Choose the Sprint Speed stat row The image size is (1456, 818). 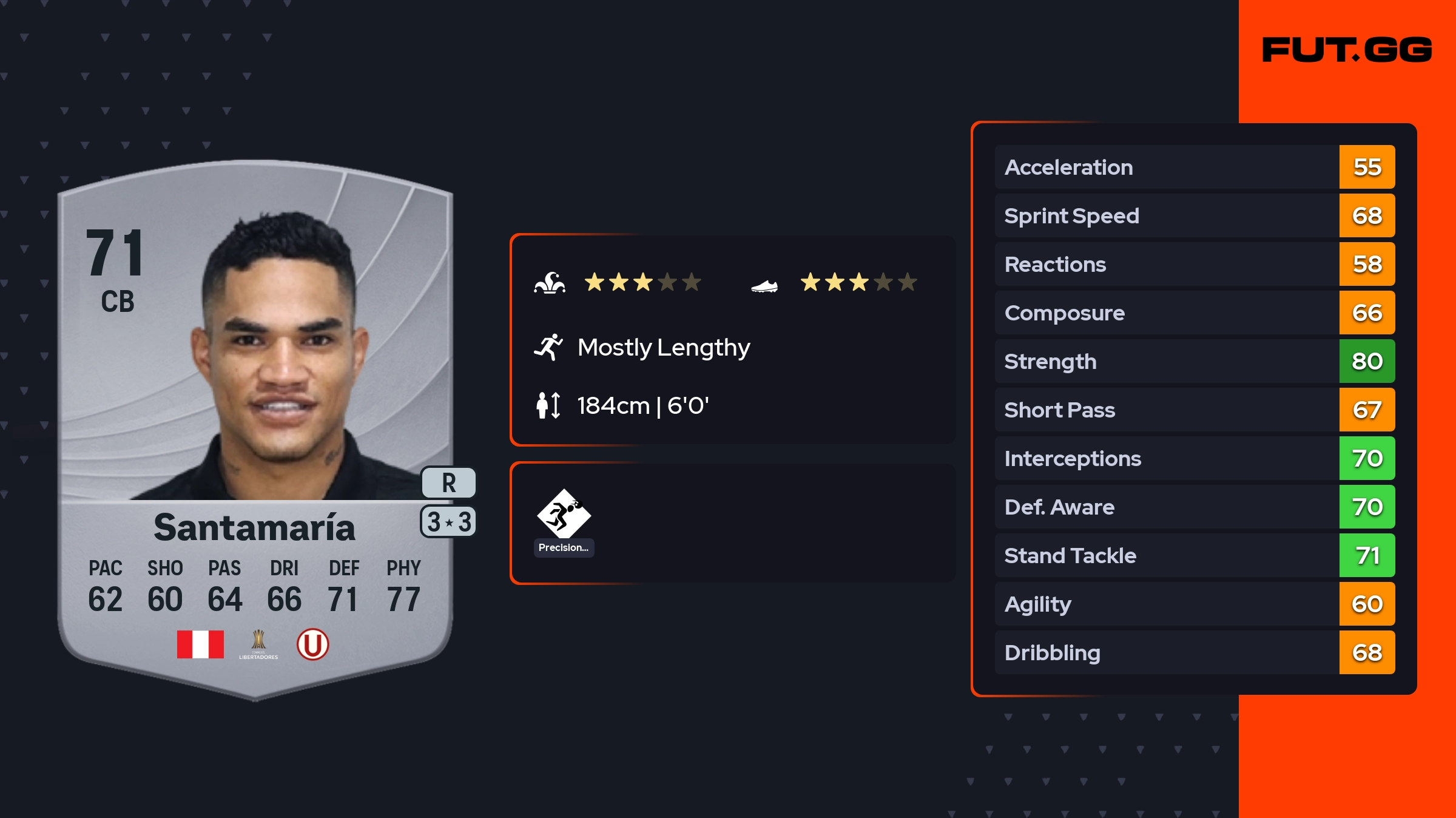(x=1194, y=215)
